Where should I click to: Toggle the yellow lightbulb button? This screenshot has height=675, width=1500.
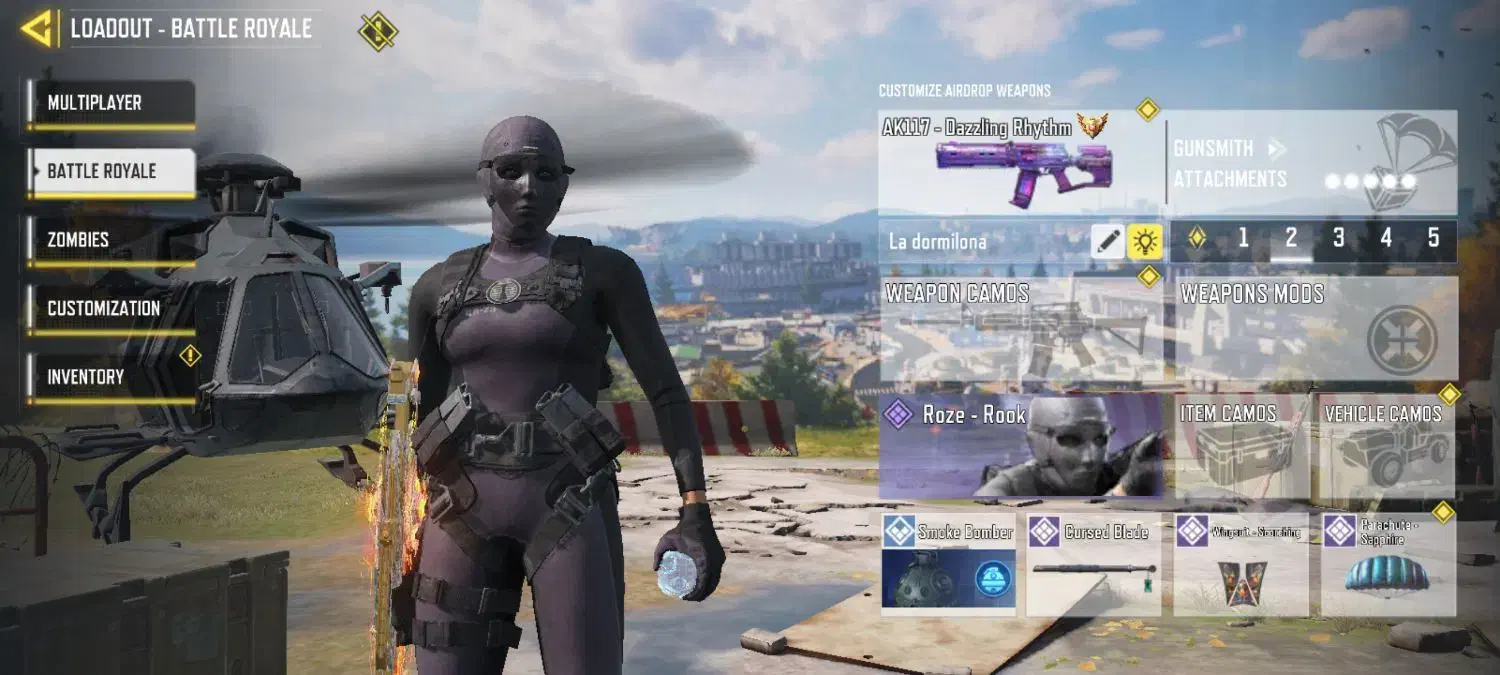pyautogui.click(x=1144, y=241)
